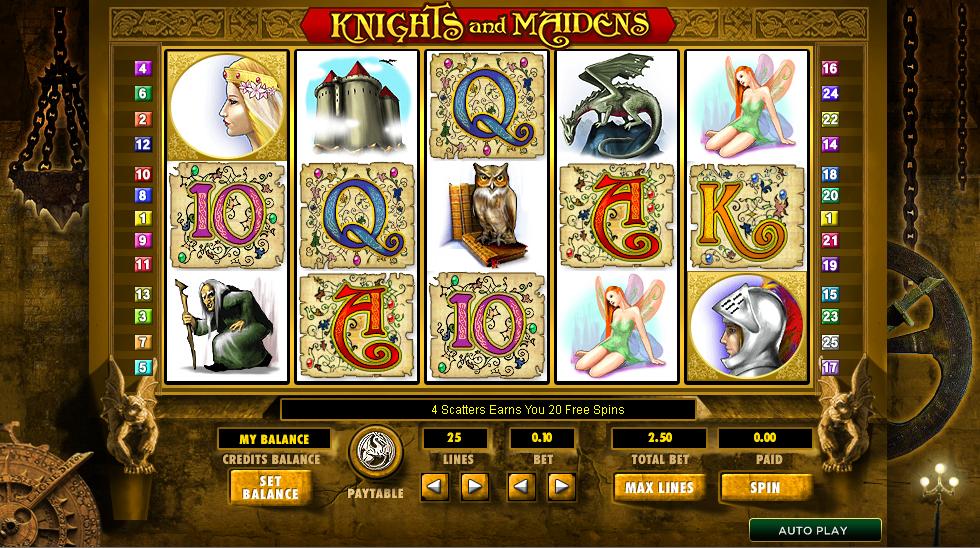
Task: Select the MAX LINES button
Action: [659, 487]
